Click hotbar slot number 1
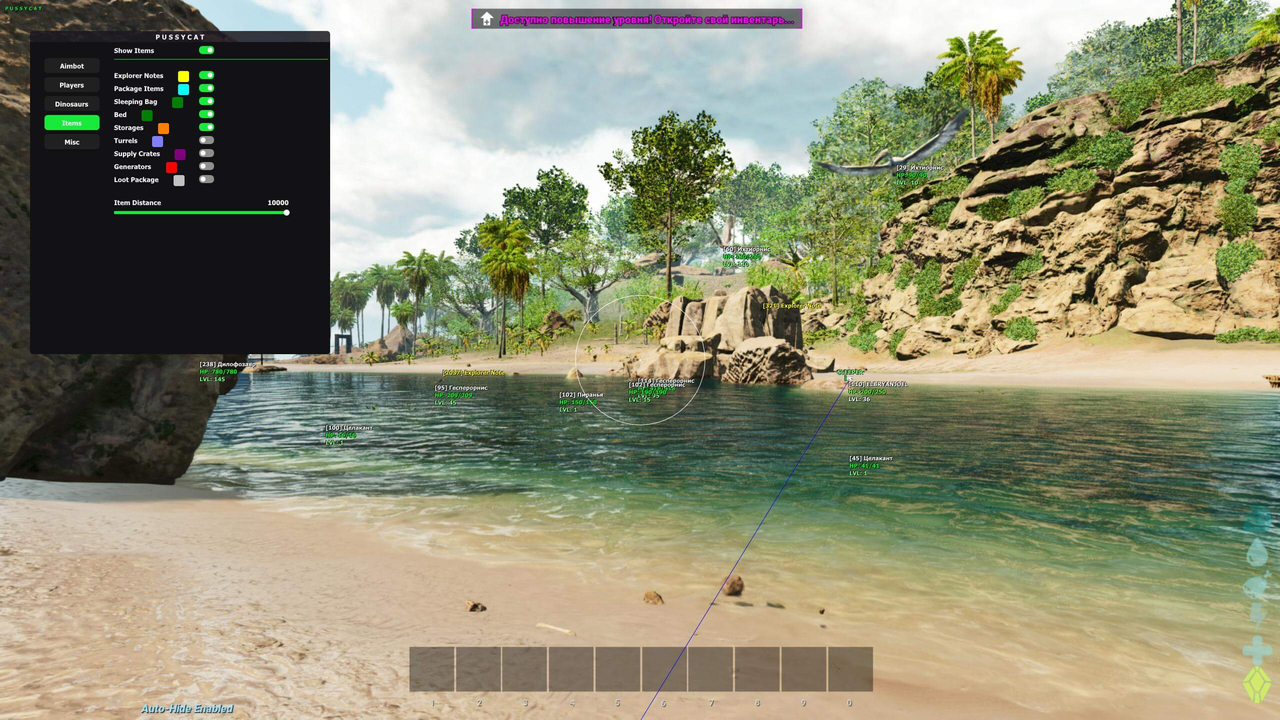 click(432, 668)
